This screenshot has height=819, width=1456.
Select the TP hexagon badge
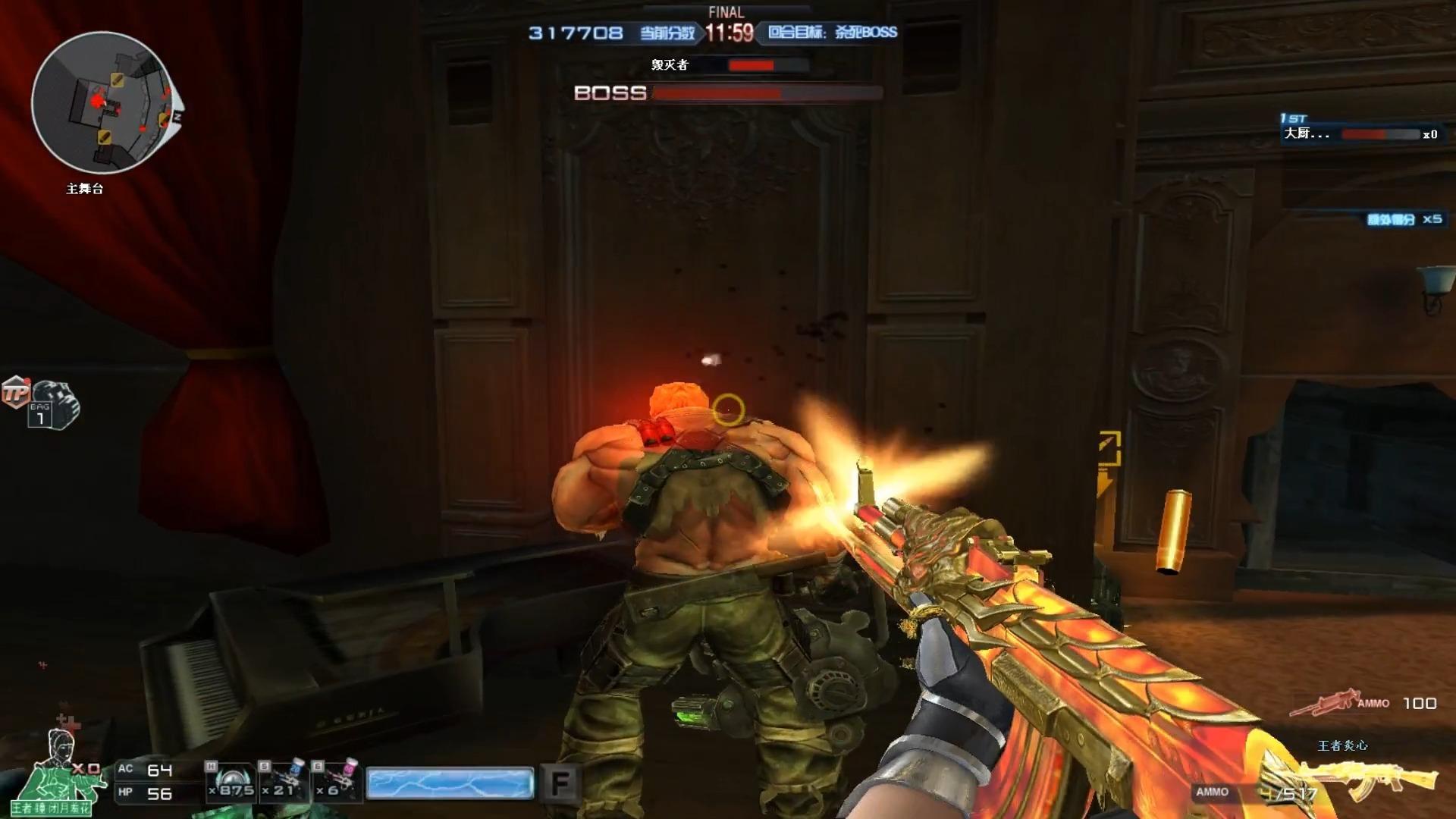[15, 392]
